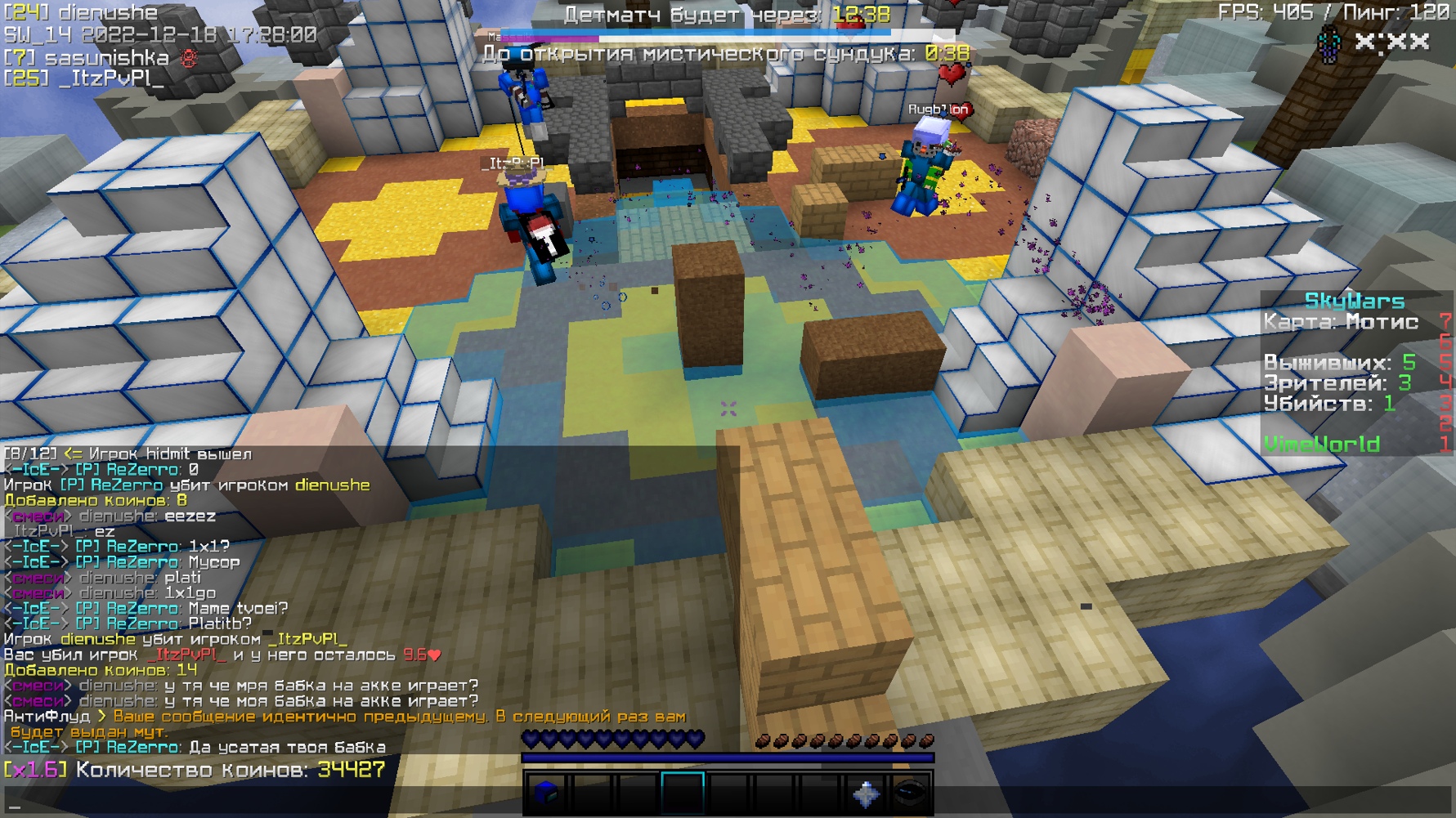Select the dark compass hotbar slot

[910, 792]
